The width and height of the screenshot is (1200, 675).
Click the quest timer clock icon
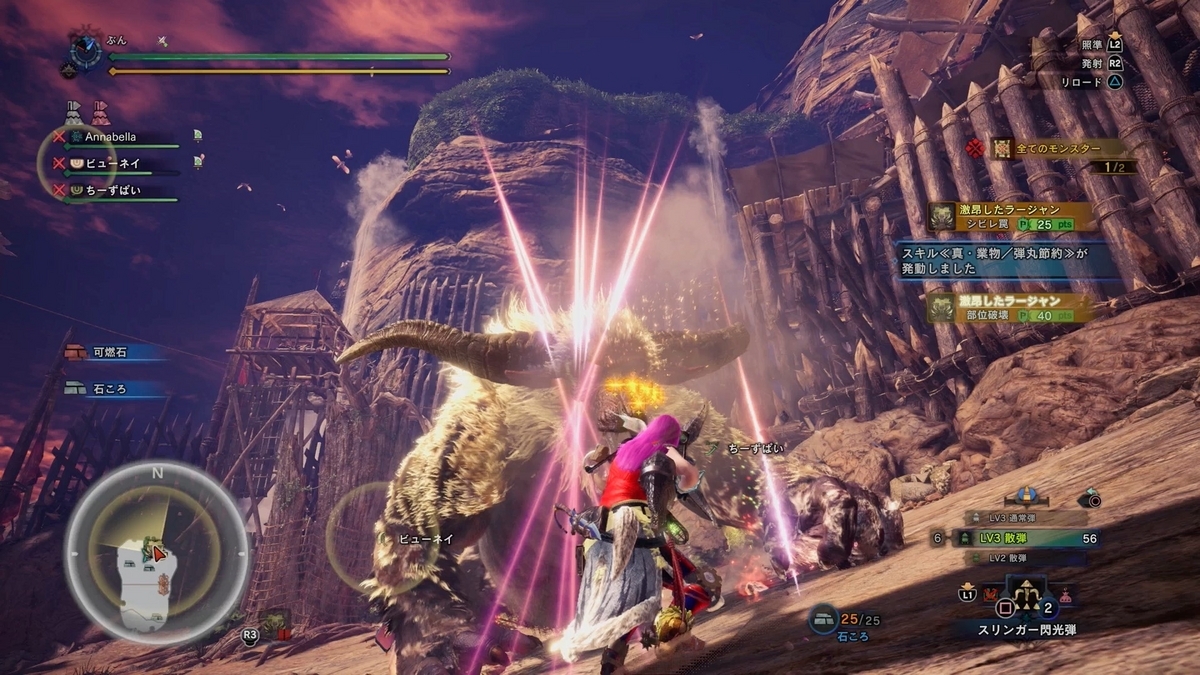point(85,51)
